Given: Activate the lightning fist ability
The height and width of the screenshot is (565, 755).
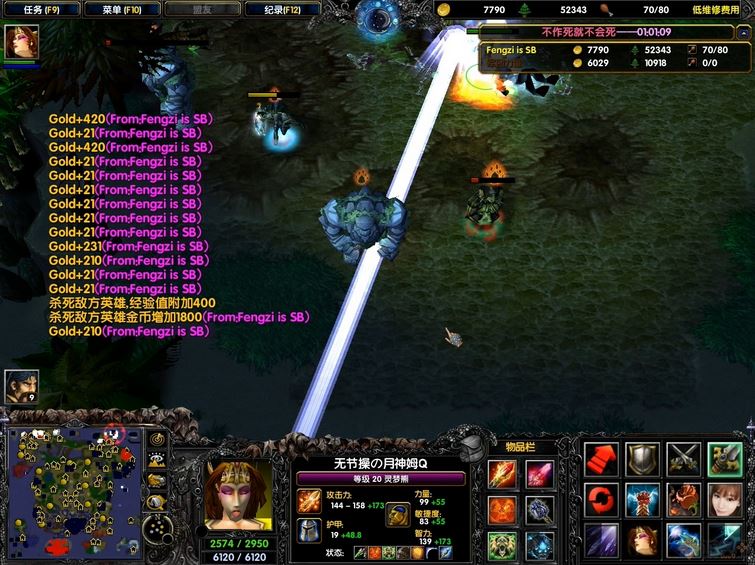Looking at the screenshot, I should pos(642,500).
